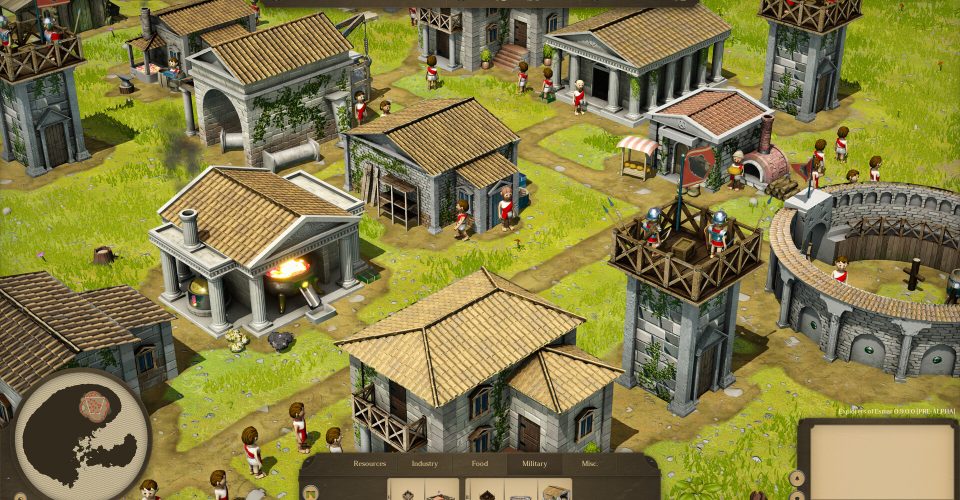The width and height of the screenshot is (960, 500).
Task: Click the blank parchment info panel
Action: [882, 461]
